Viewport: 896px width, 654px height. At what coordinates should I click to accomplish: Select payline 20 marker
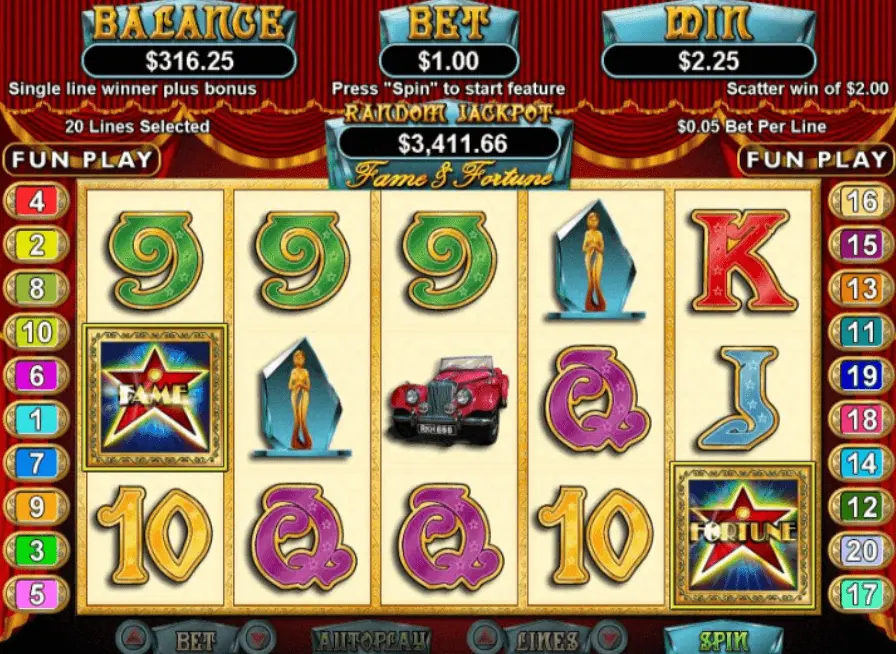coord(861,550)
